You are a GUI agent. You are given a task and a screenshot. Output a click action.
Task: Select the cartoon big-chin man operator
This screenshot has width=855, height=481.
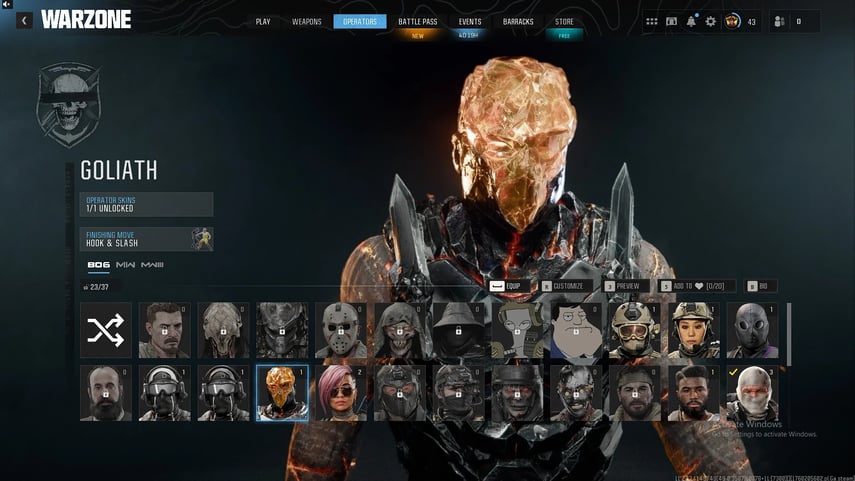tap(577, 330)
